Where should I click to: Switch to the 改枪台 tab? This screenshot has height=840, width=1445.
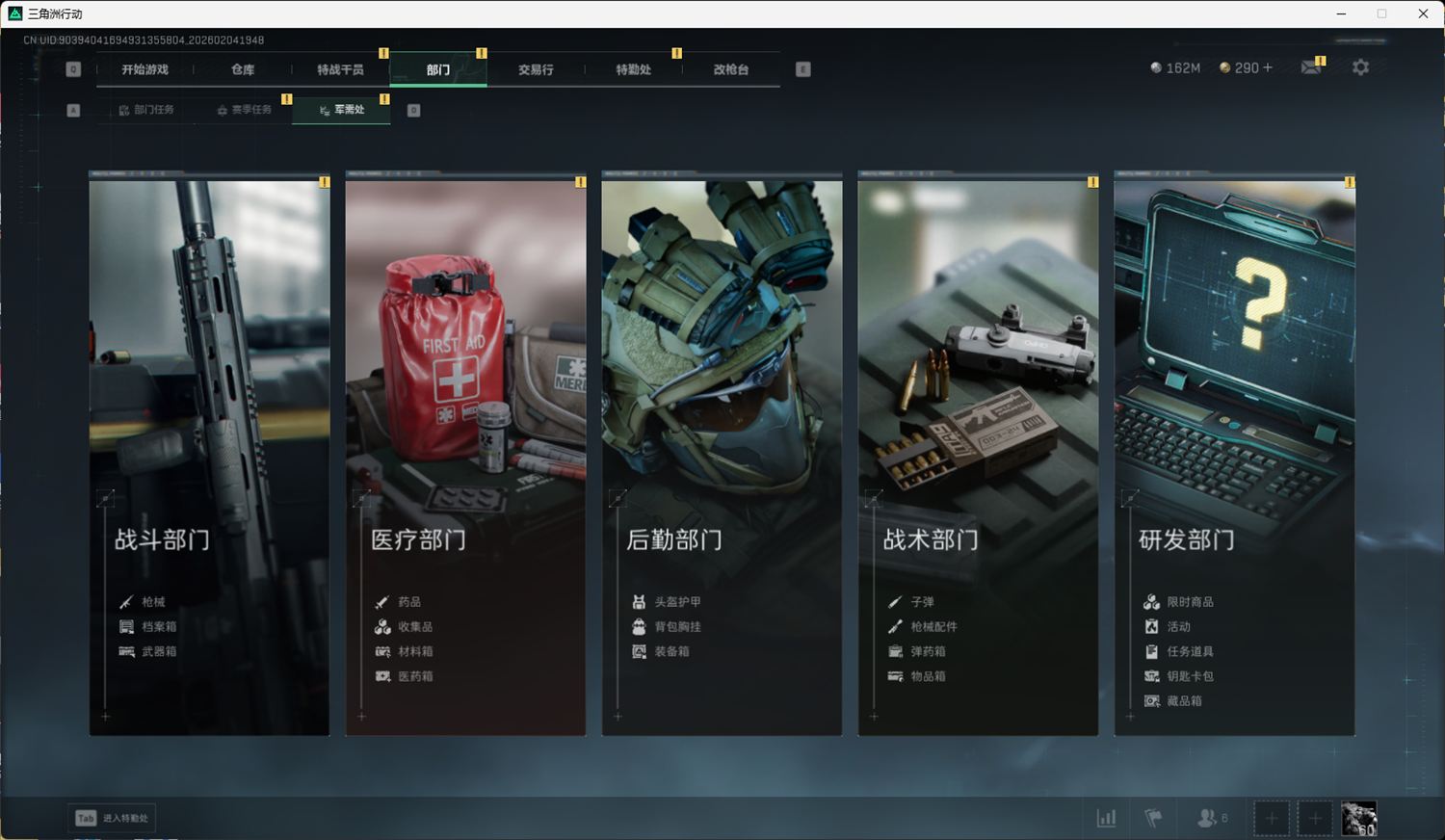pos(730,69)
